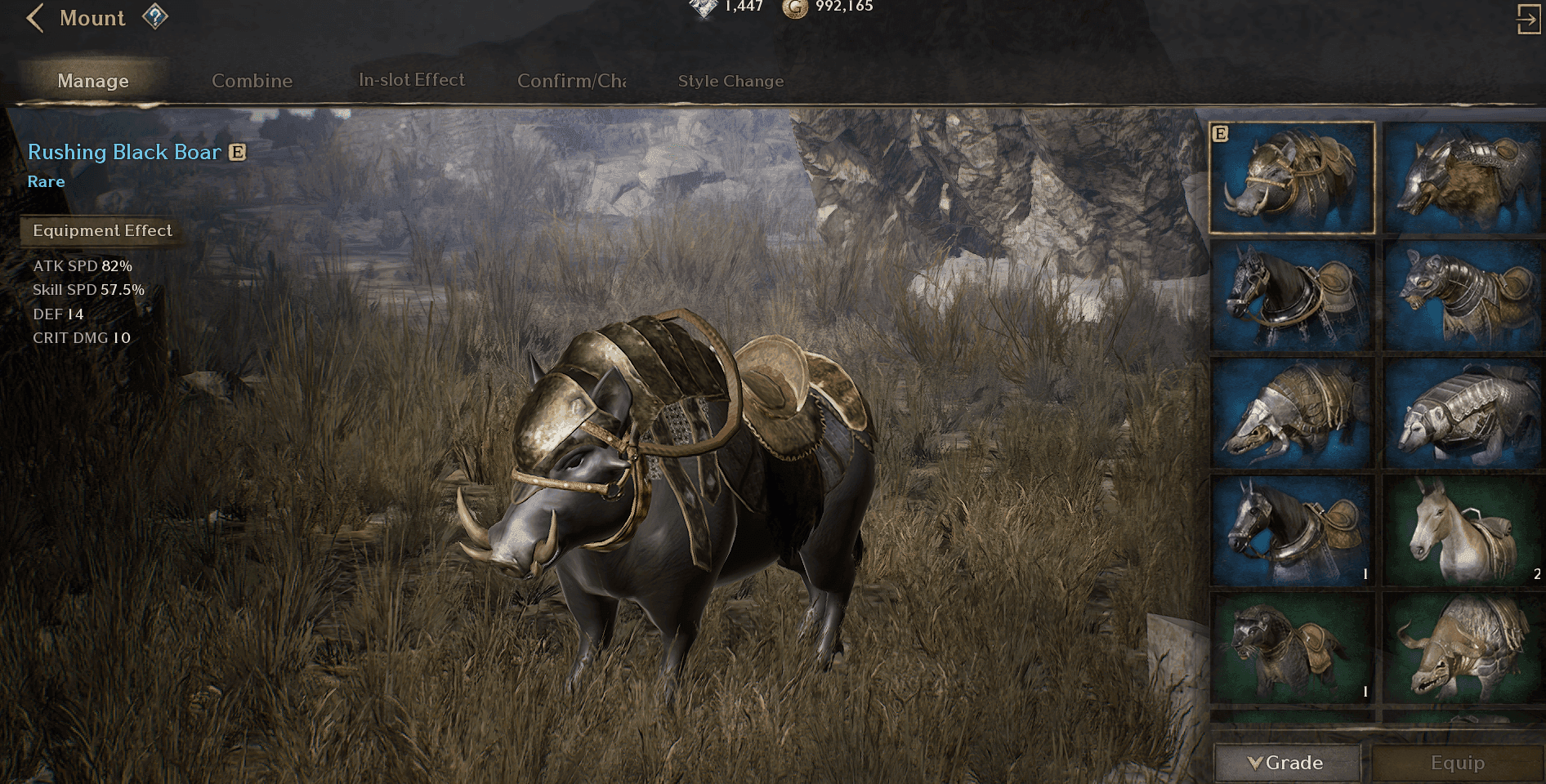The height and width of the screenshot is (784, 1546).
Task: Select the white donkey mount thumbnail
Action: [1462, 529]
